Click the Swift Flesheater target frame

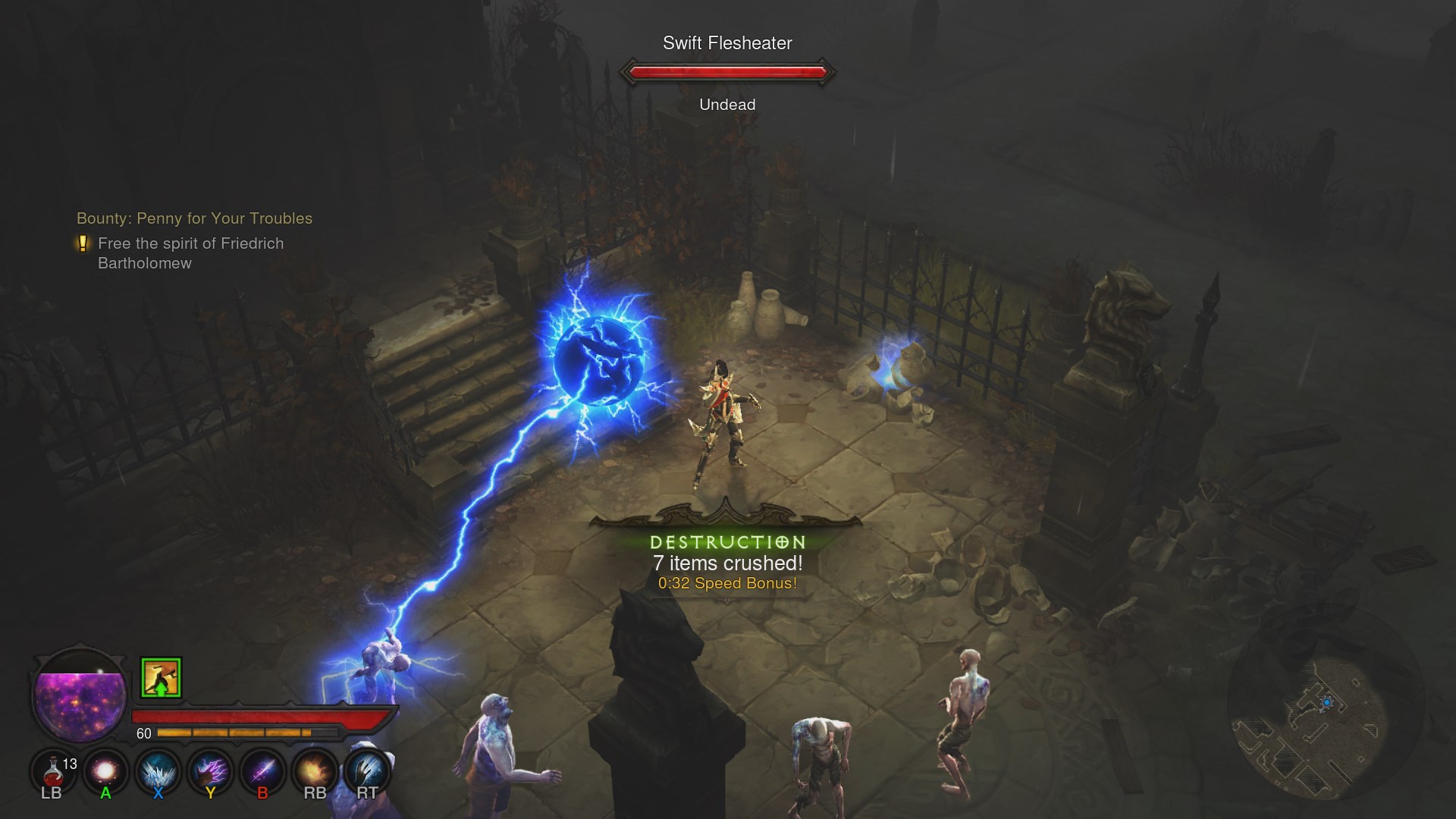click(x=727, y=73)
